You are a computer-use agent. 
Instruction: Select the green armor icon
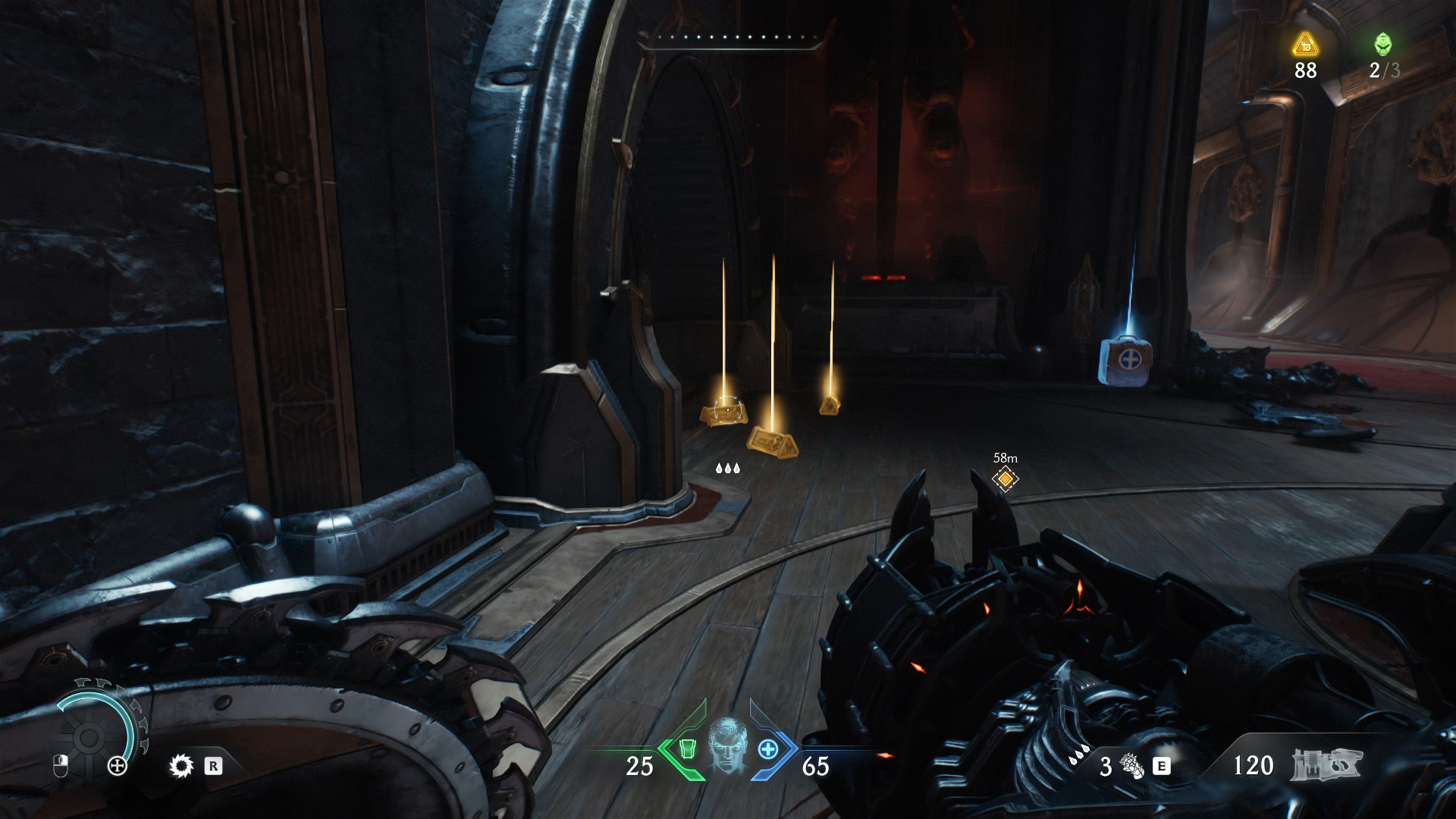tap(686, 749)
